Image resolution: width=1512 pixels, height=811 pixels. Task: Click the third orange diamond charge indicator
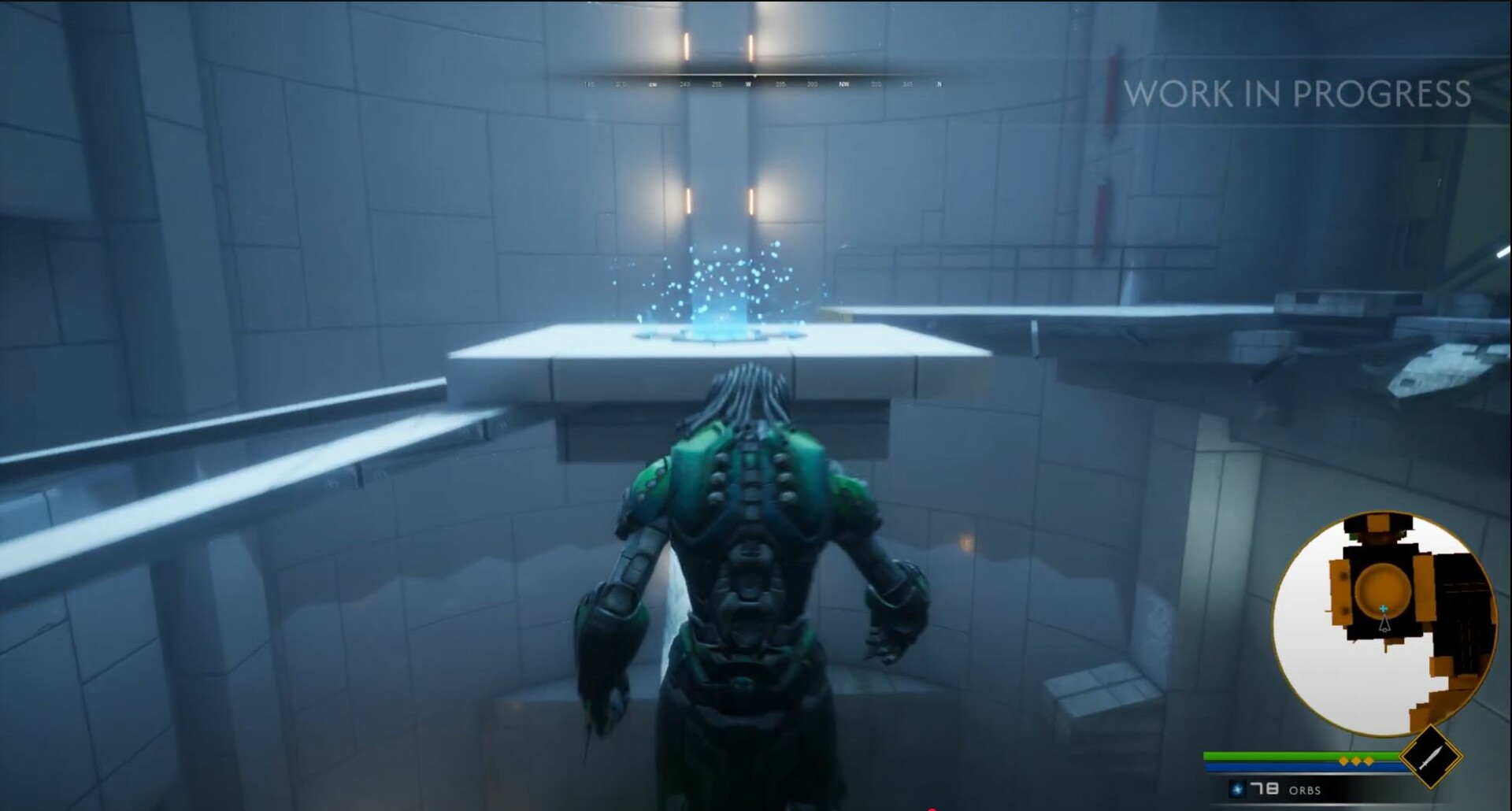(x=1369, y=761)
